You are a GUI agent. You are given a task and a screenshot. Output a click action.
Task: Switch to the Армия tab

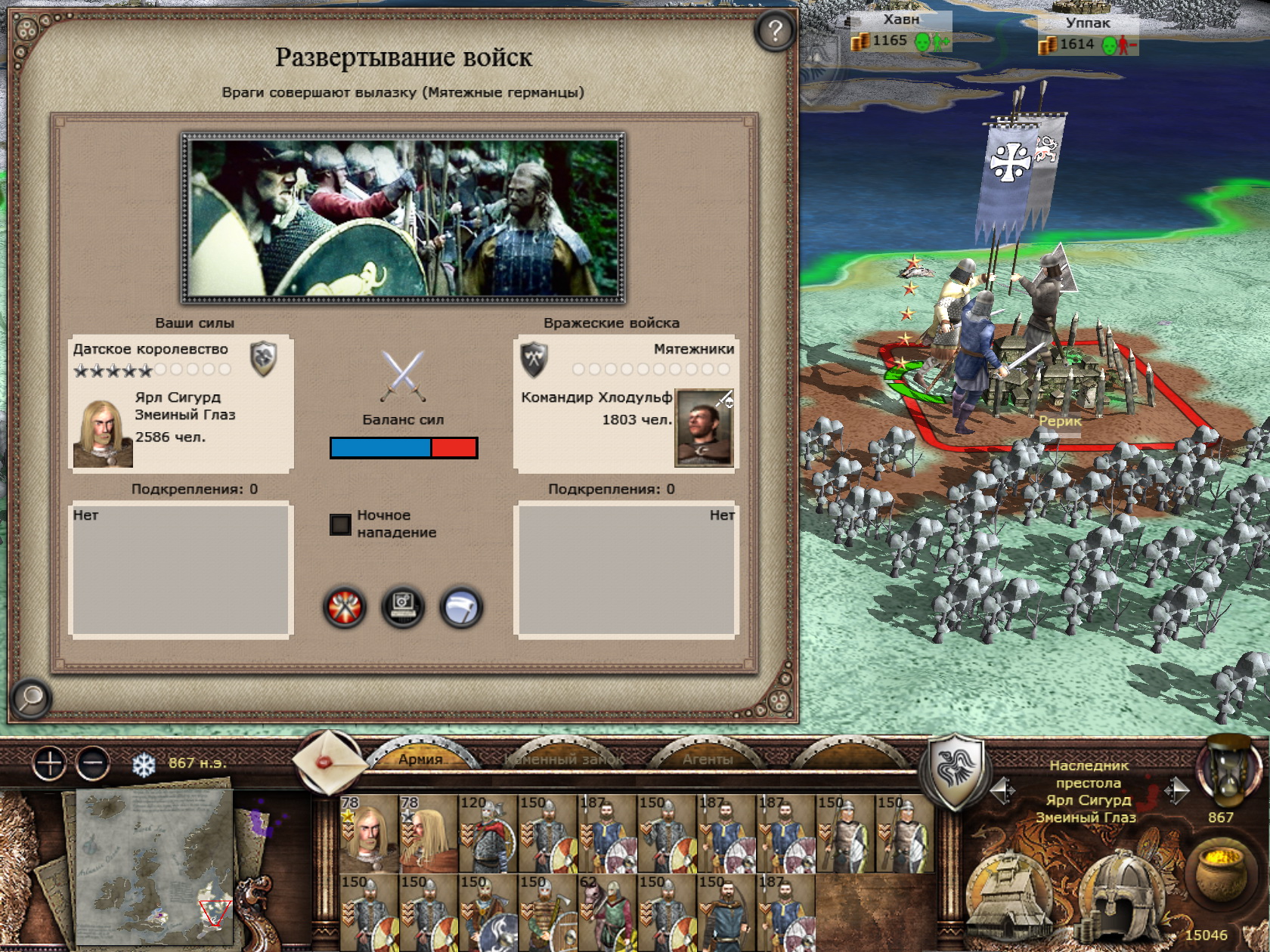tap(420, 759)
